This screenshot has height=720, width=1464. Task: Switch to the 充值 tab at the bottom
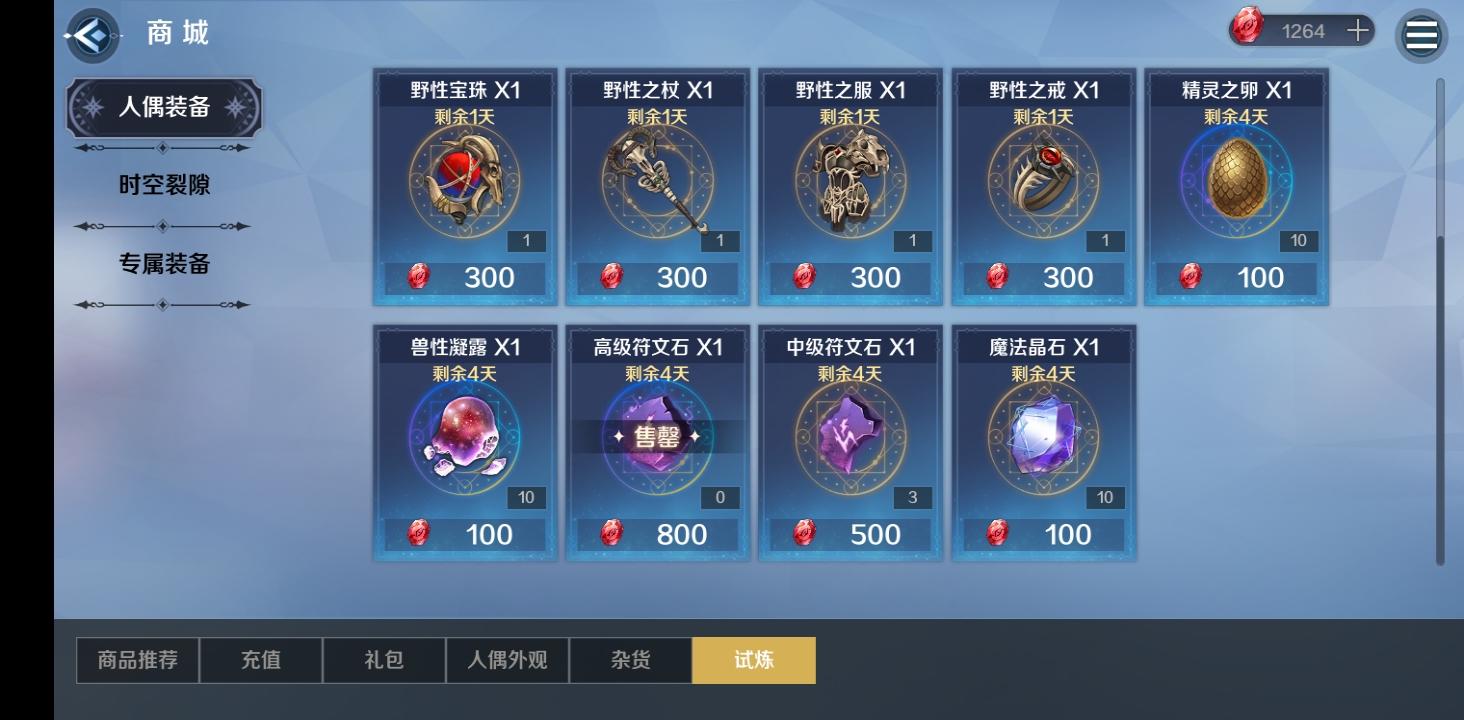point(261,659)
